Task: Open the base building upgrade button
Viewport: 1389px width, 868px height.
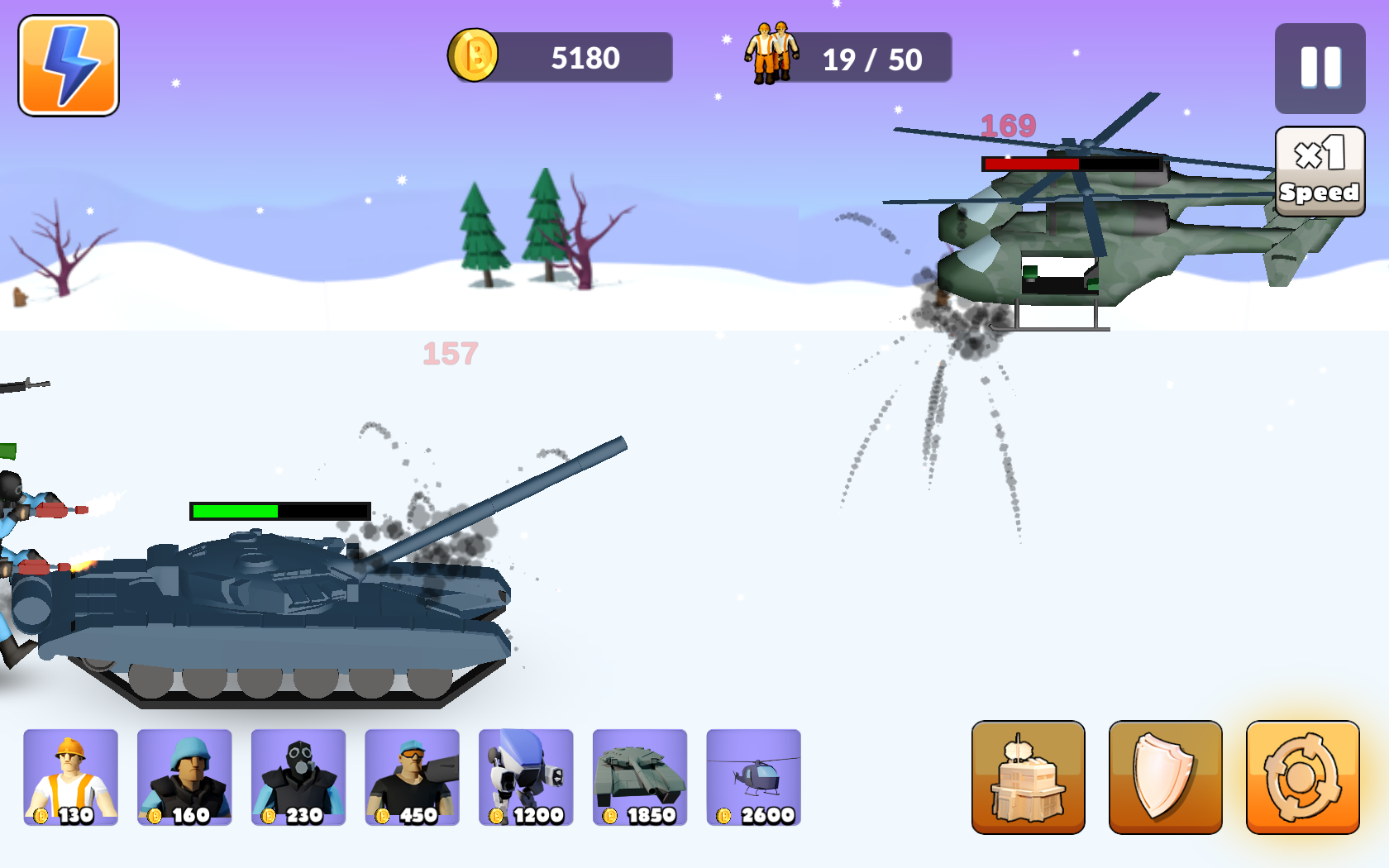Action: (1028, 777)
